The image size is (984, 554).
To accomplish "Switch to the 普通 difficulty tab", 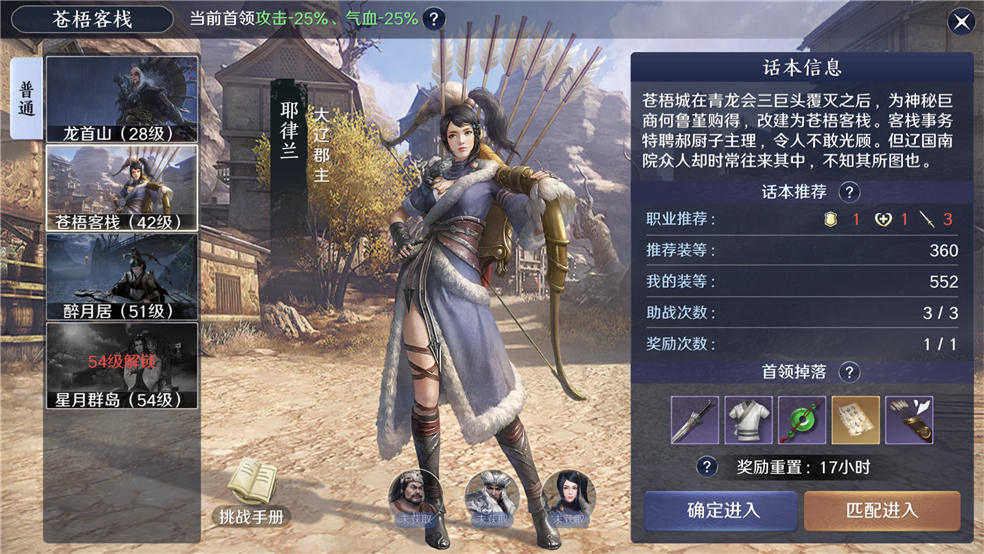I will 26,97.
